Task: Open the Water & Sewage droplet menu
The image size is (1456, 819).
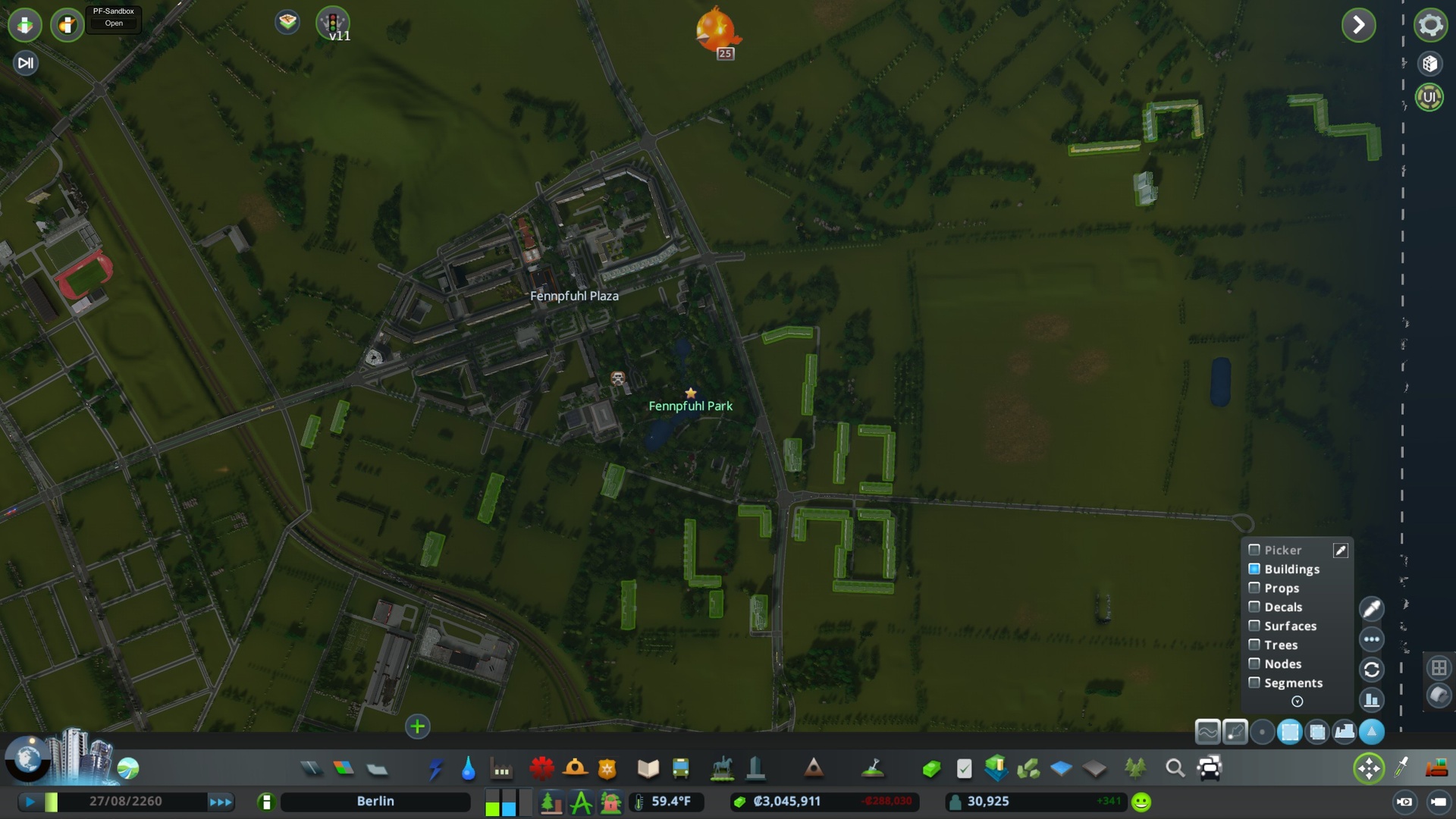Action: [468, 768]
